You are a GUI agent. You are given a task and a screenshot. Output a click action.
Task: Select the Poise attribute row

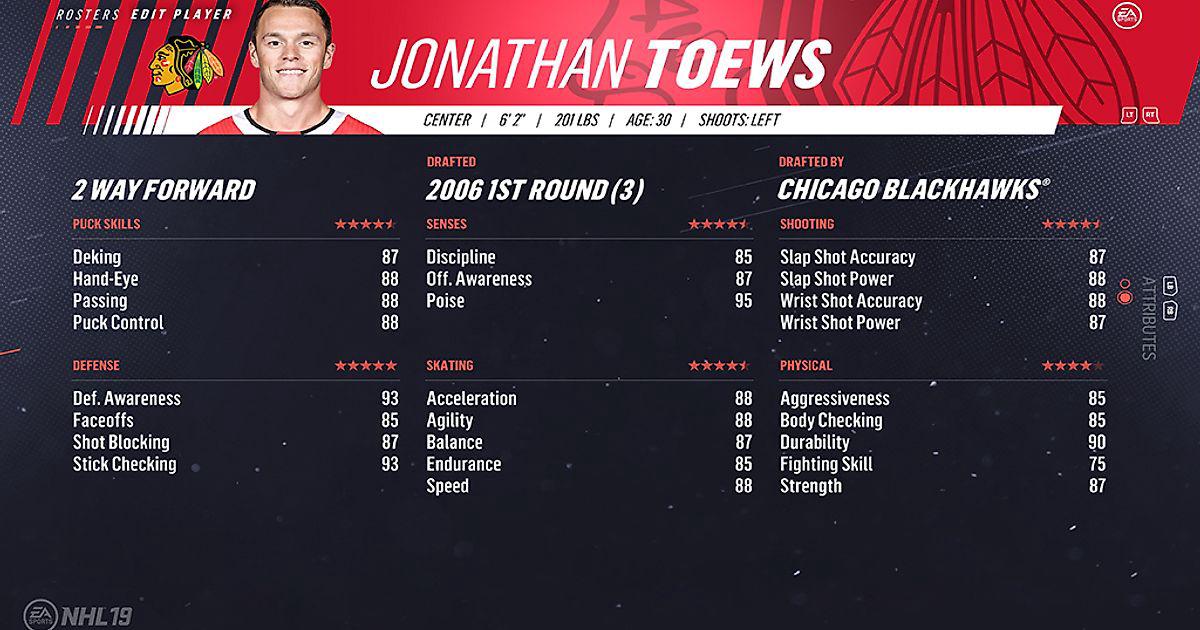click(588, 301)
